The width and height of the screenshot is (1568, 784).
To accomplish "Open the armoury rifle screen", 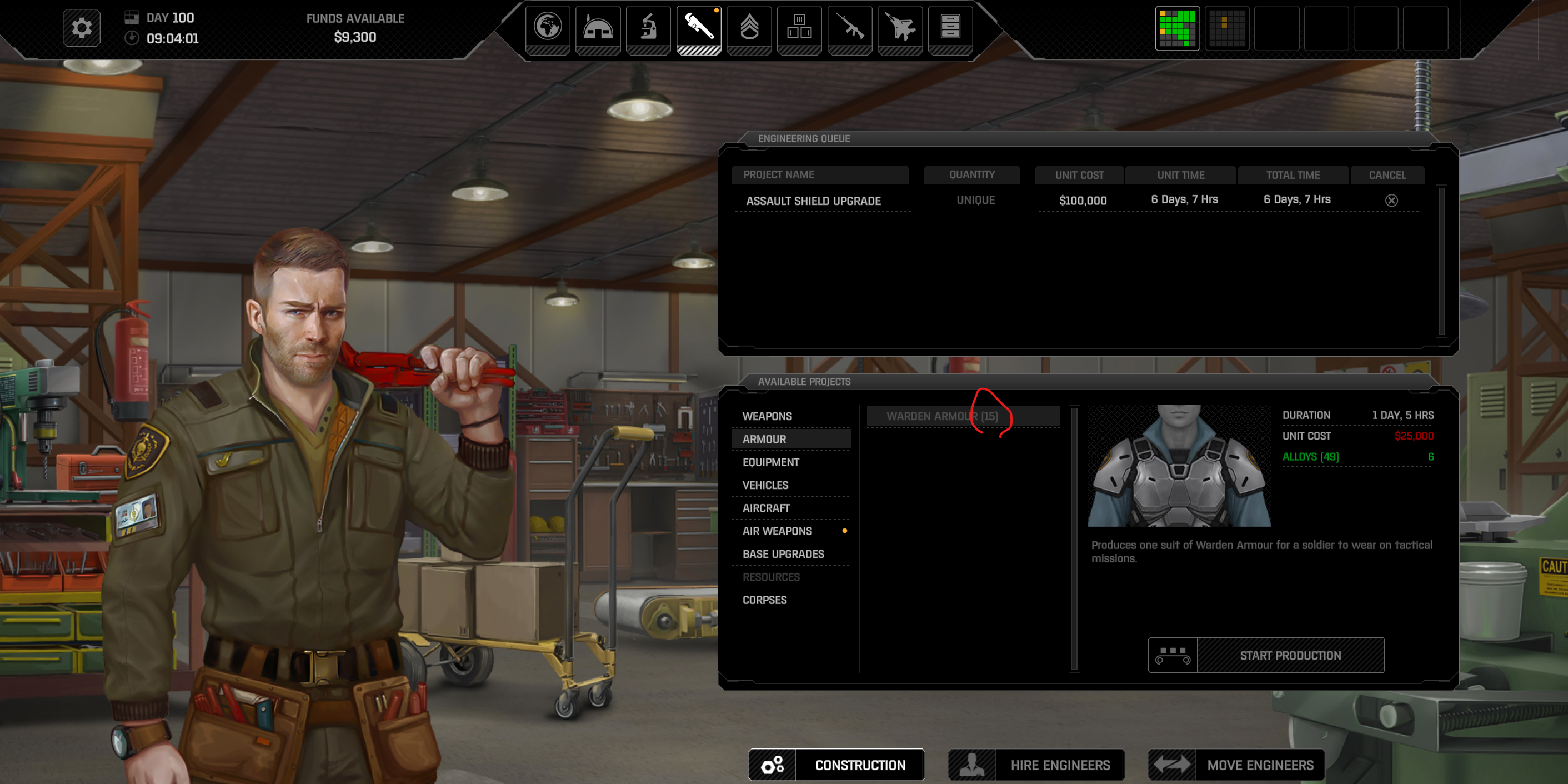I will [850, 28].
